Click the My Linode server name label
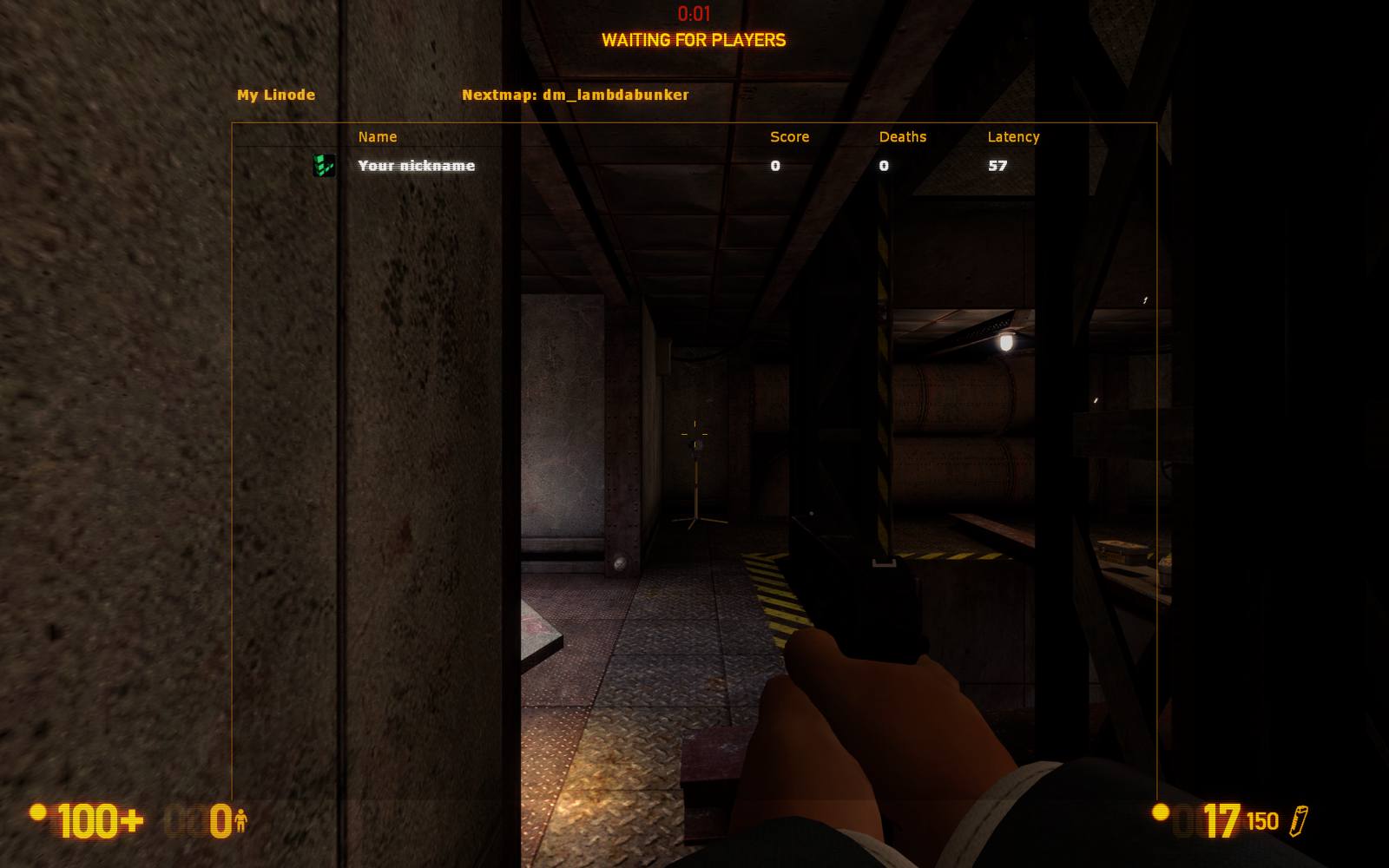The image size is (1389, 868). pyautogui.click(x=275, y=95)
